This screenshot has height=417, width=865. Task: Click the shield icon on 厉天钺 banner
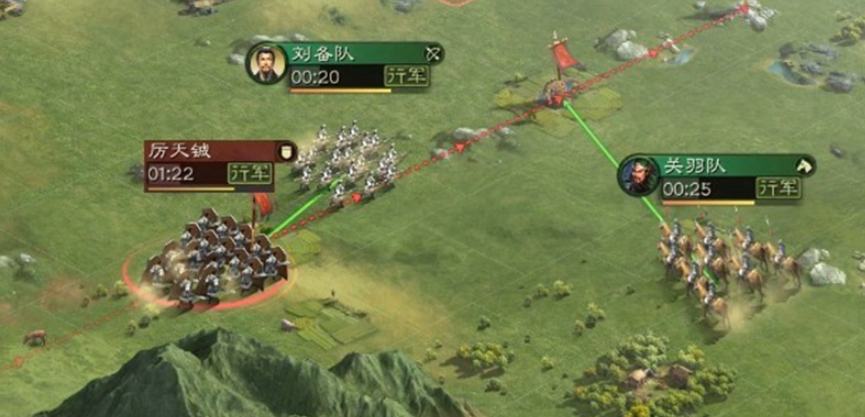pyautogui.click(x=285, y=151)
